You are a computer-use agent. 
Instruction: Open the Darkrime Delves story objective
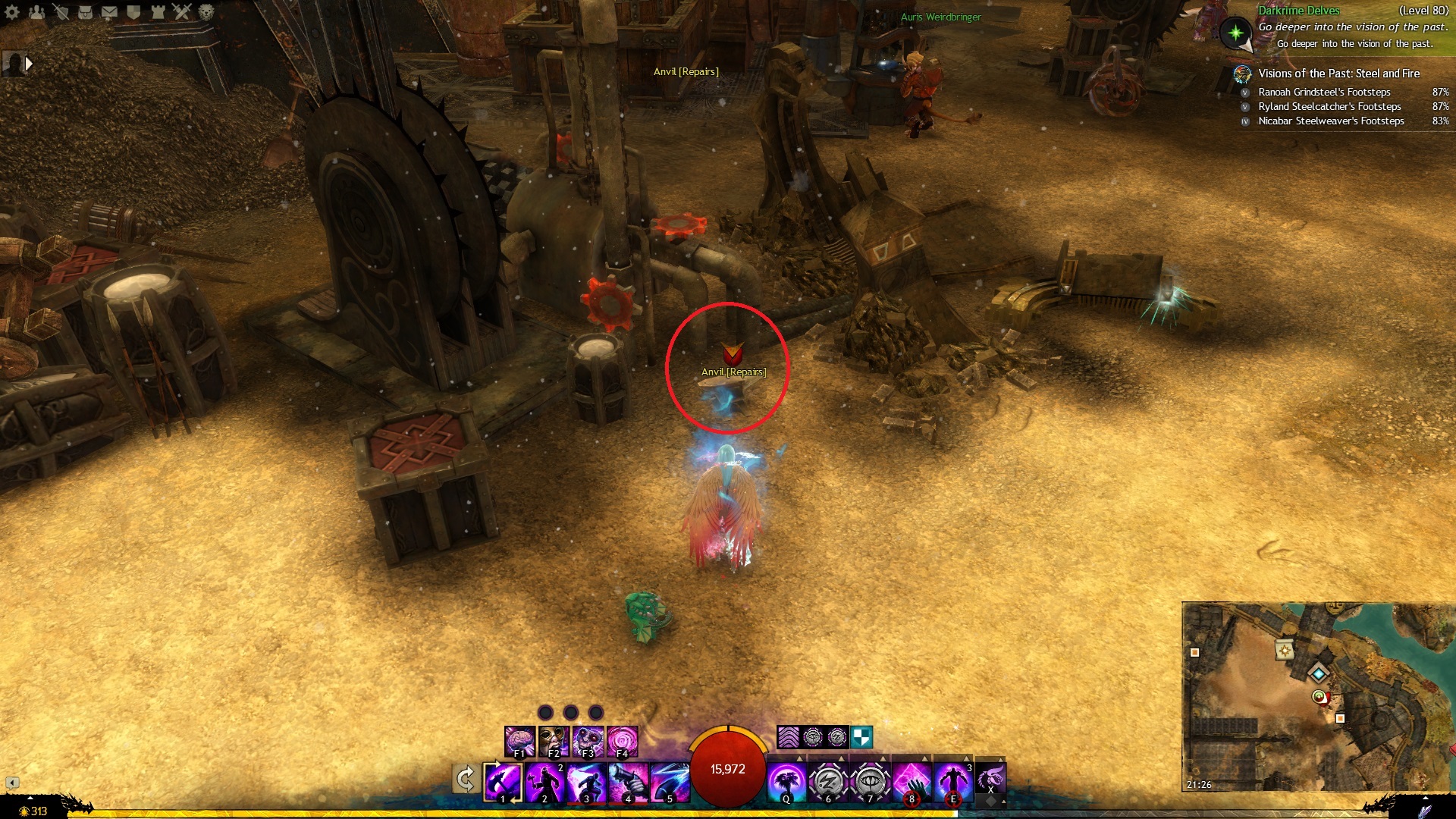click(x=1298, y=11)
